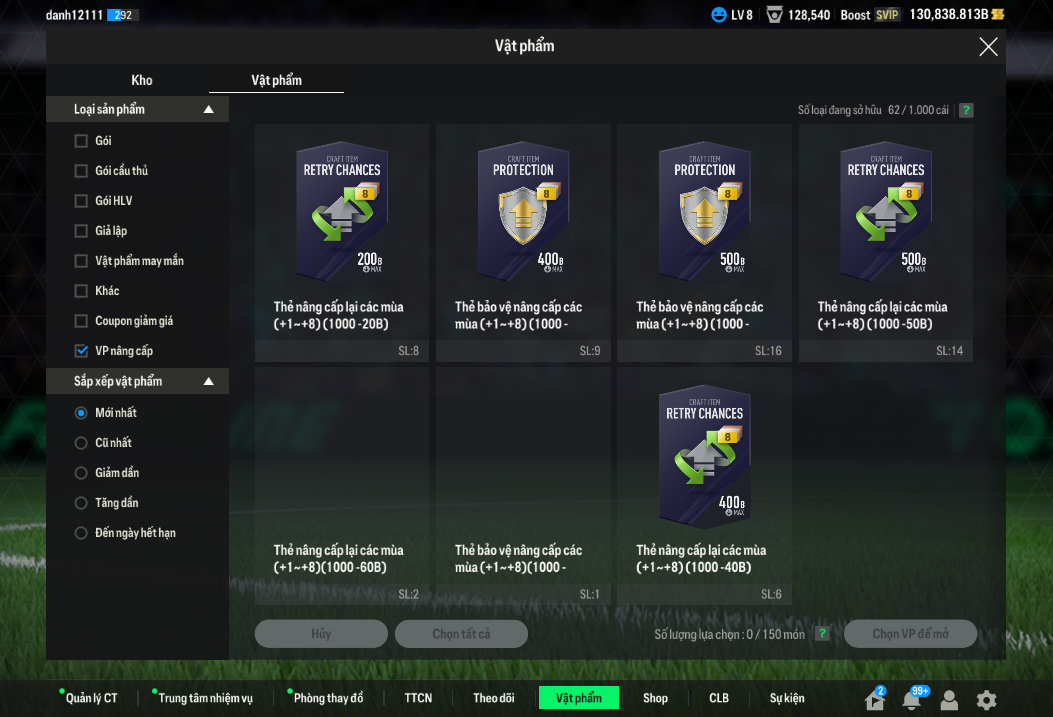Viewport: 1053px width, 717px height.
Task: Open the settings gear icon
Action: (986, 700)
